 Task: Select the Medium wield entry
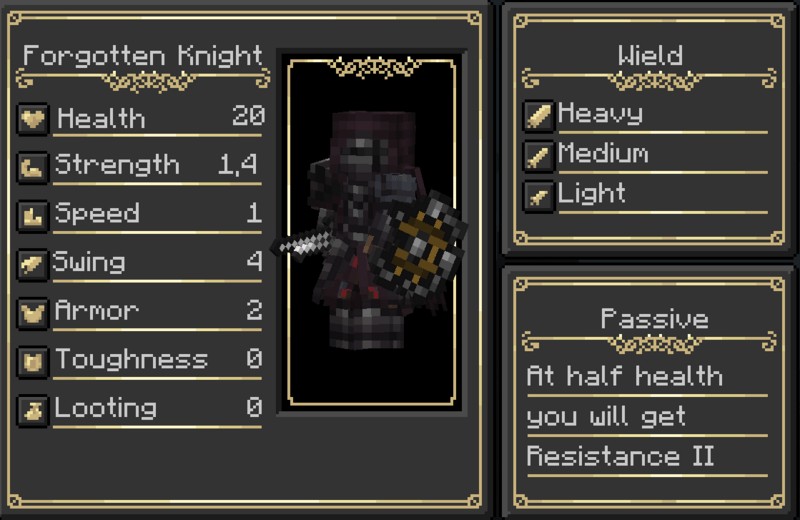coord(602,155)
